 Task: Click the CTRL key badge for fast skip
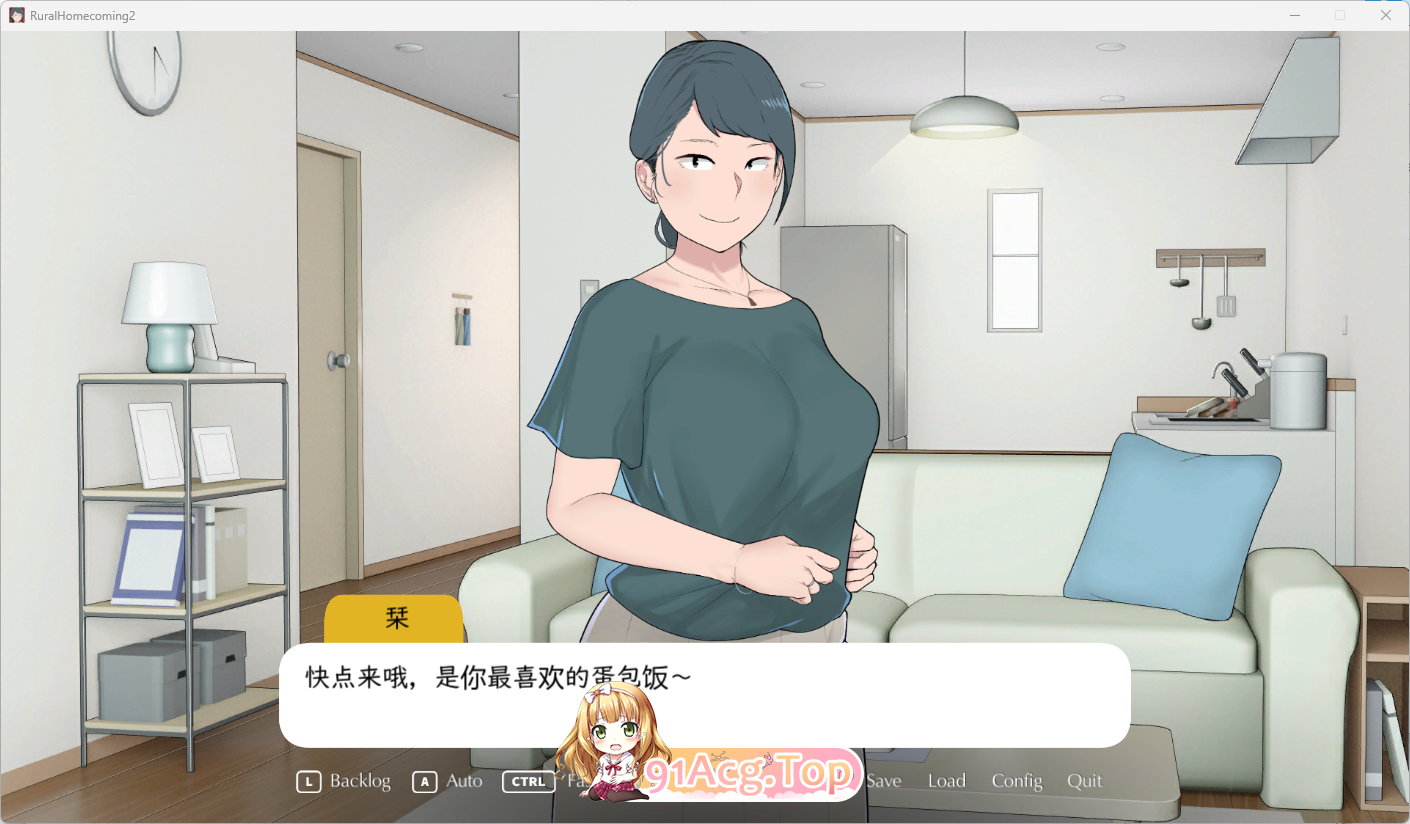527,781
